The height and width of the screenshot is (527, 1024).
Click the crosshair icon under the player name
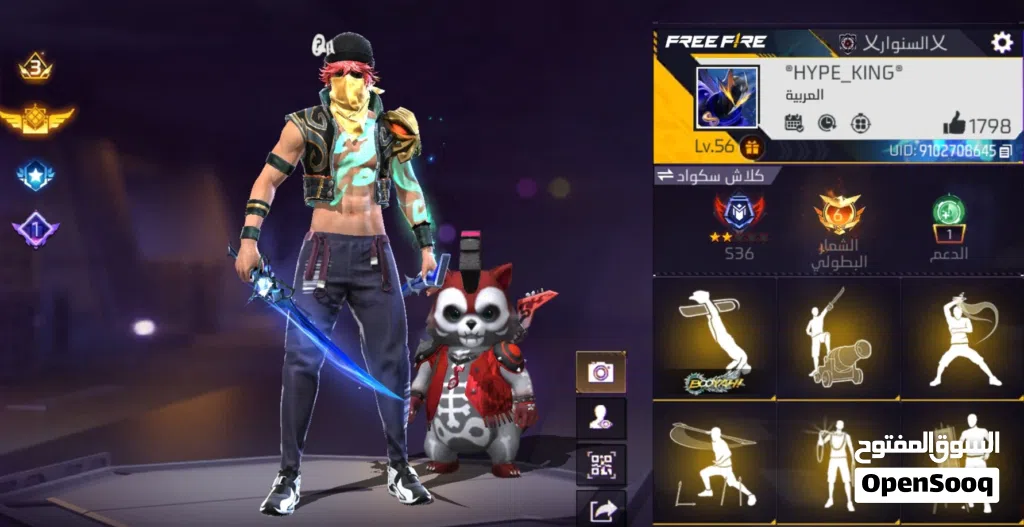coord(860,123)
